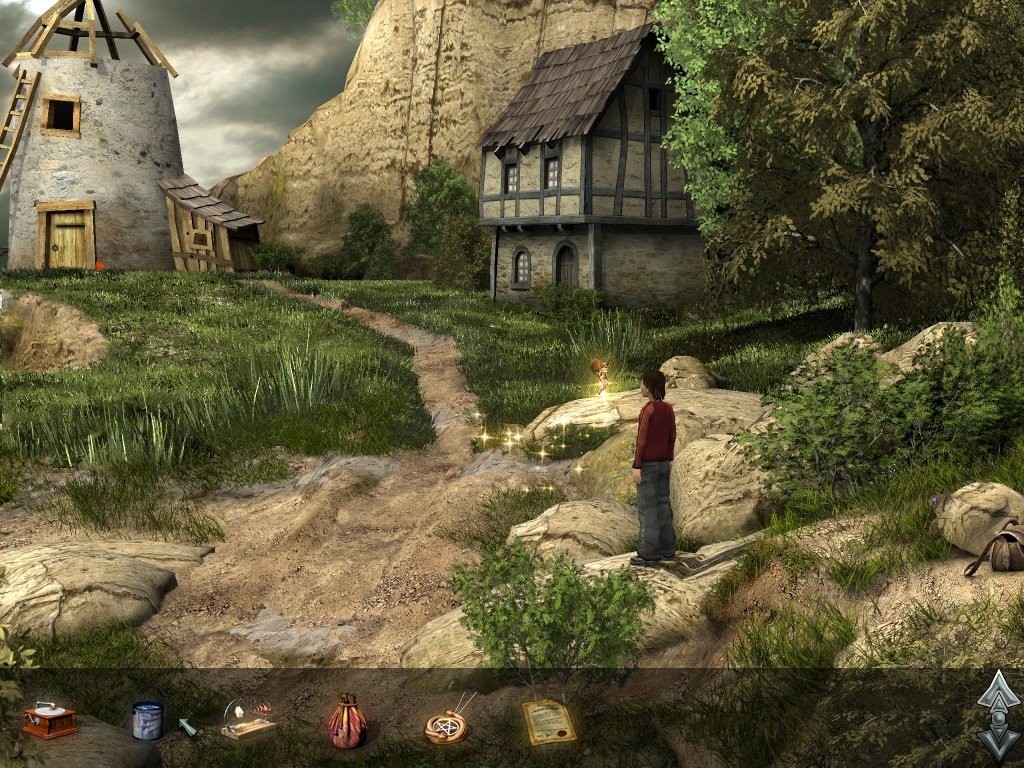The width and height of the screenshot is (1024, 768).
Task: Choose the red tied pouch item
Action: tap(347, 722)
